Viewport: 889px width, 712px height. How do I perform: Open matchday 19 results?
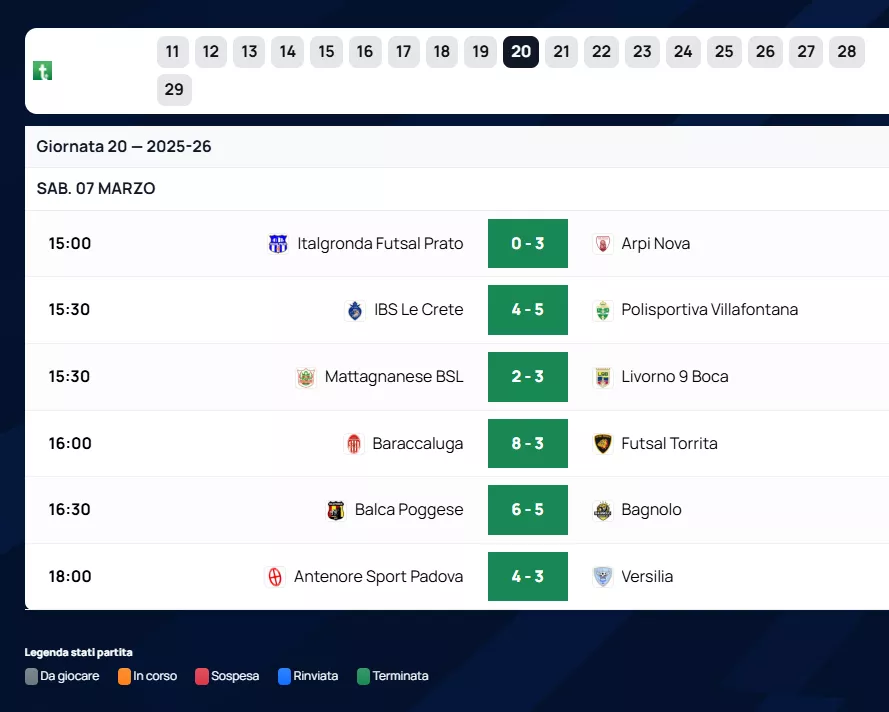coord(480,52)
